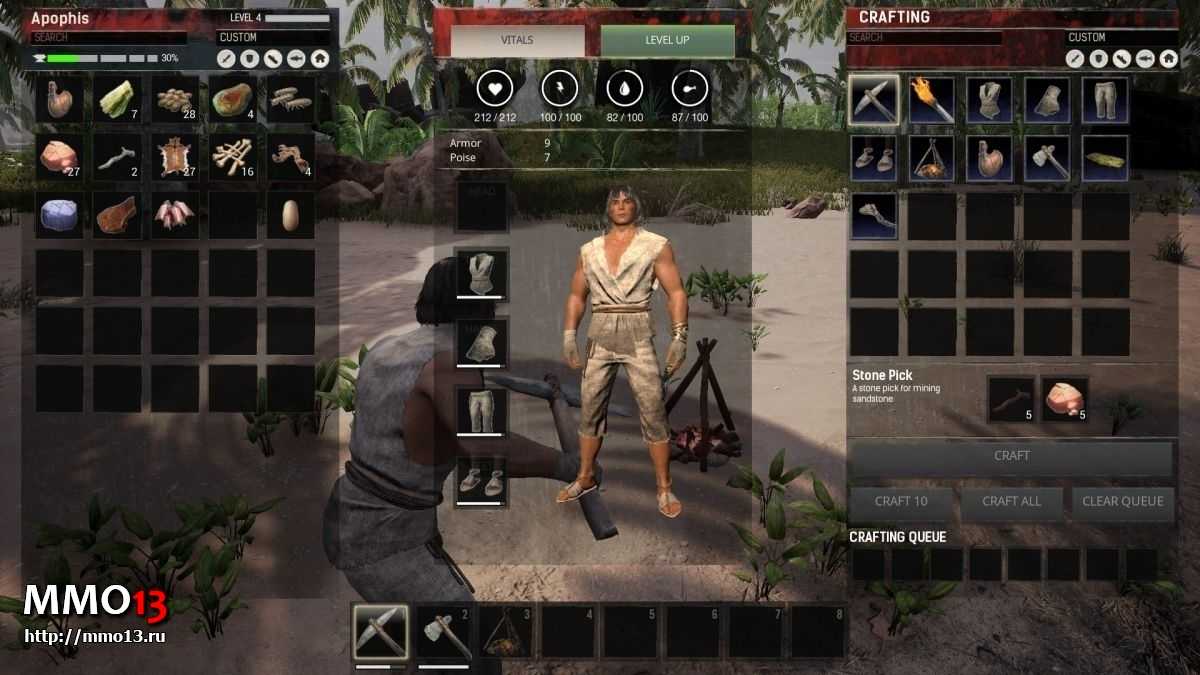Clear the crafting queue
The height and width of the screenshot is (675, 1200).
[1122, 501]
